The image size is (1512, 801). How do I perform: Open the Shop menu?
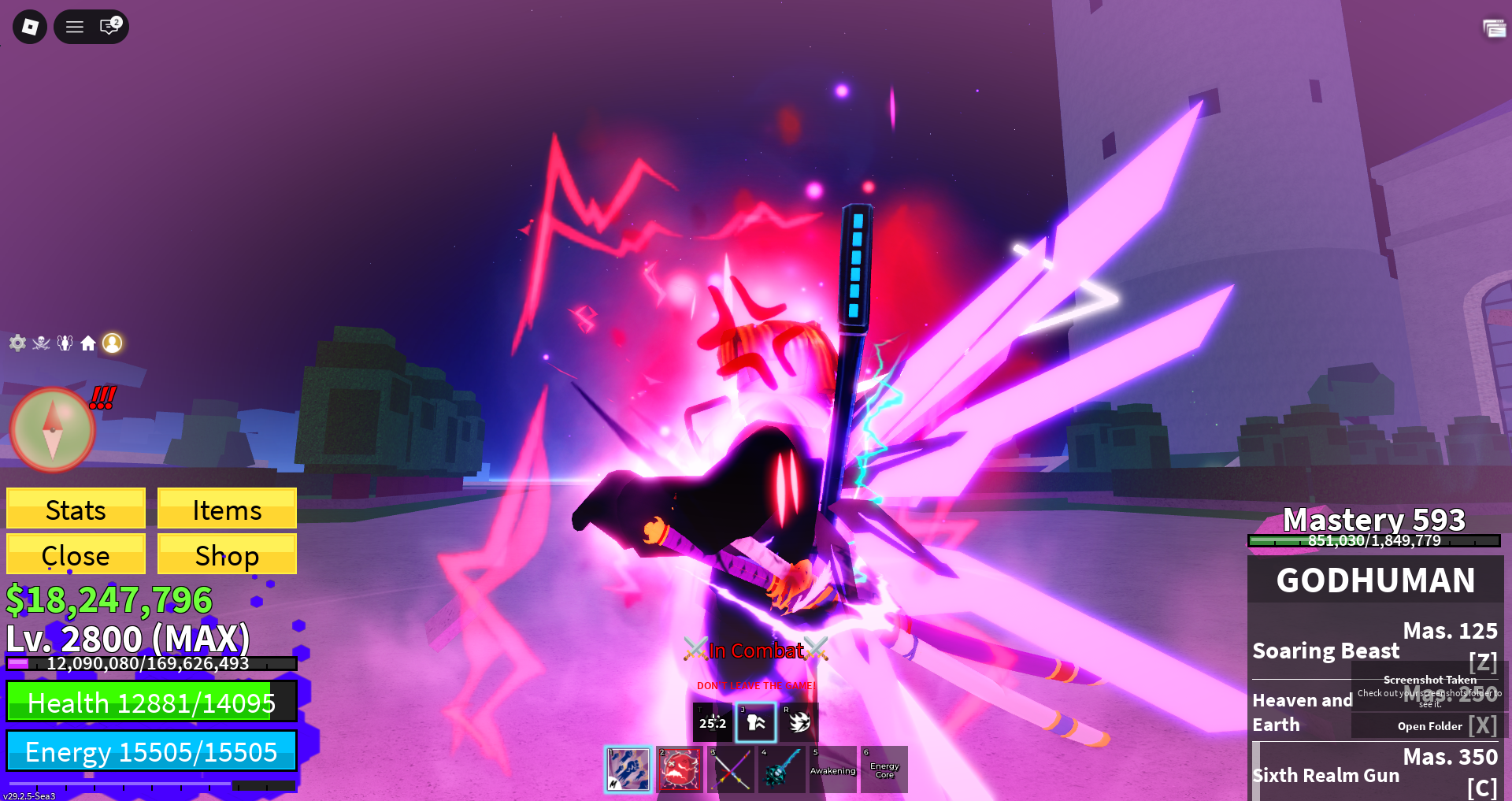click(x=227, y=554)
